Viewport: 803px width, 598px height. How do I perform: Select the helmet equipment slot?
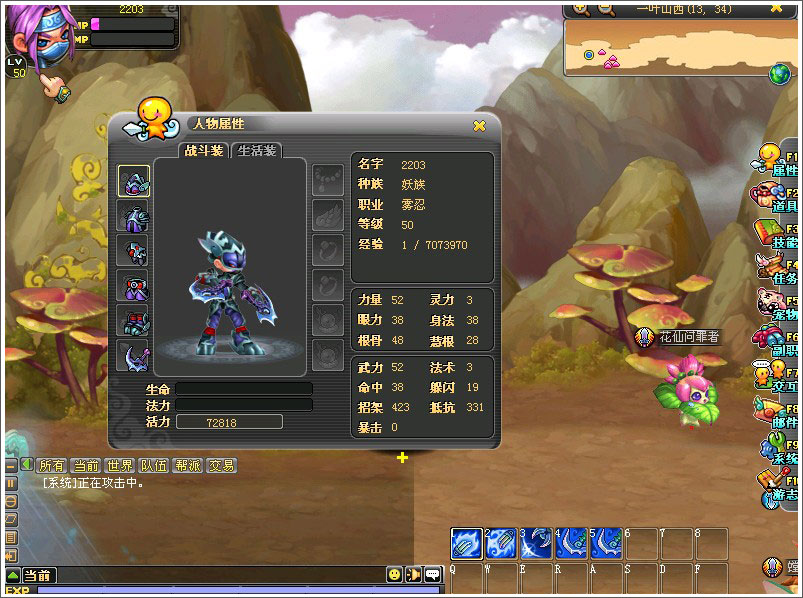click(134, 181)
